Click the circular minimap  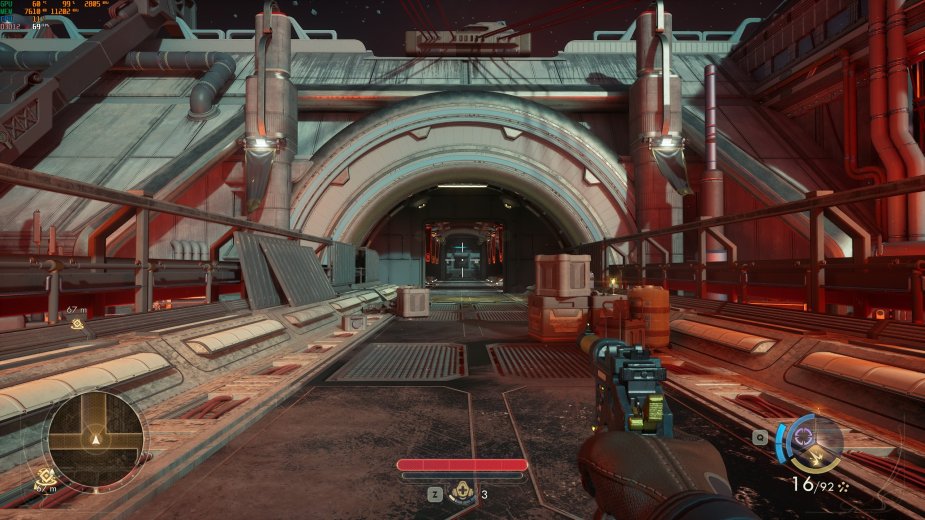coord(95,437)
